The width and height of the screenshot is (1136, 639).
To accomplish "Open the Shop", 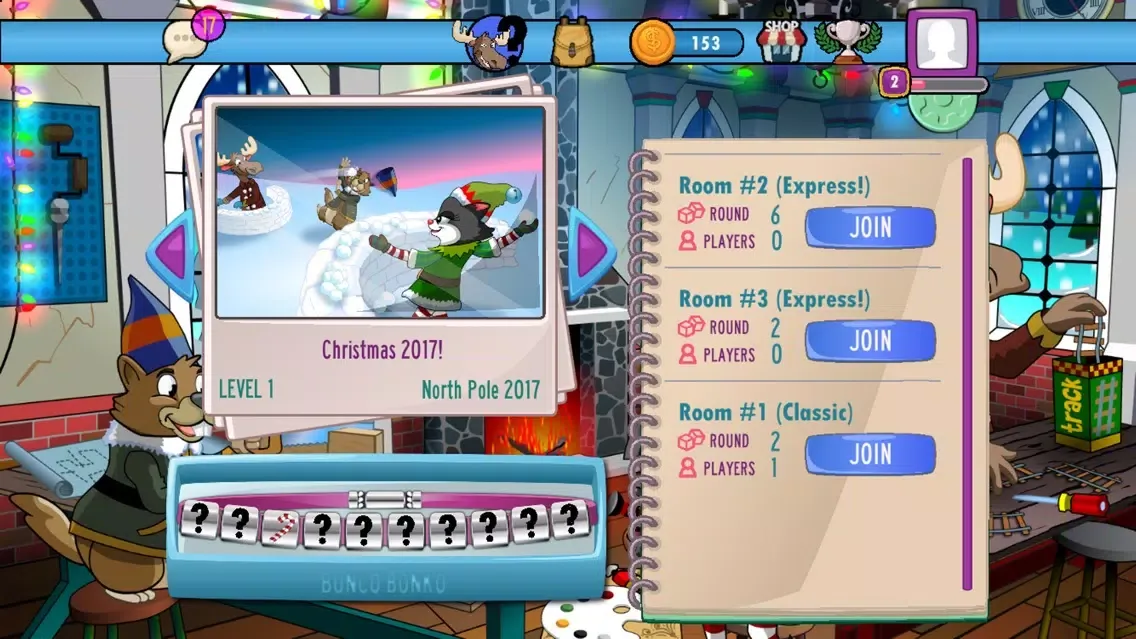I will 781,41.
